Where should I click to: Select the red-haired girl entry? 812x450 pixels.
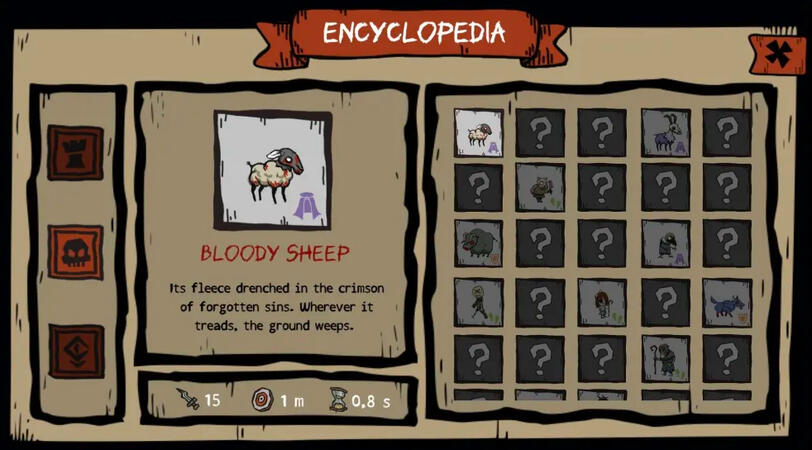[602, 302]
